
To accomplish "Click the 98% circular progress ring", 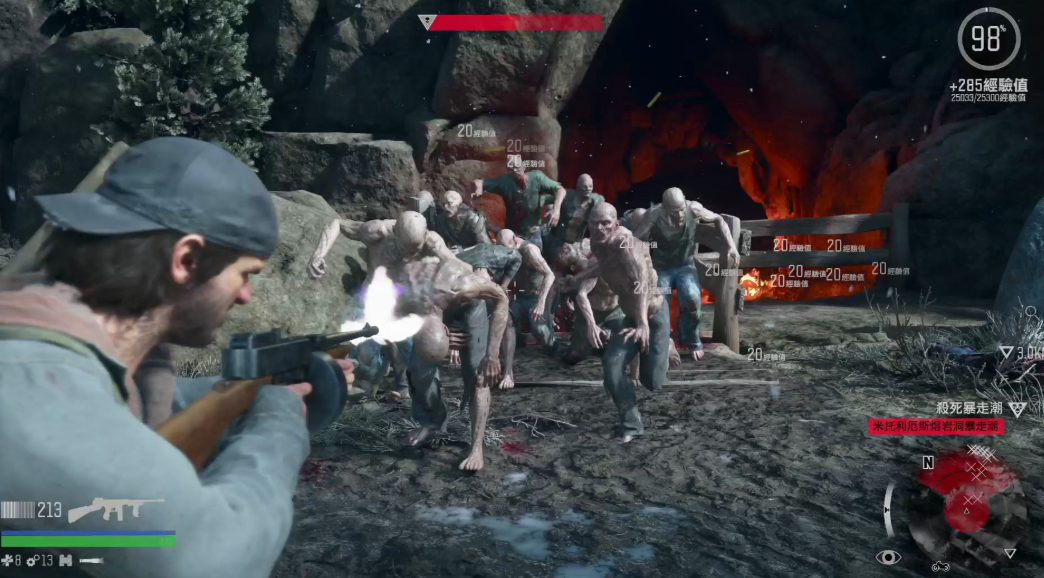I will 987,39.
